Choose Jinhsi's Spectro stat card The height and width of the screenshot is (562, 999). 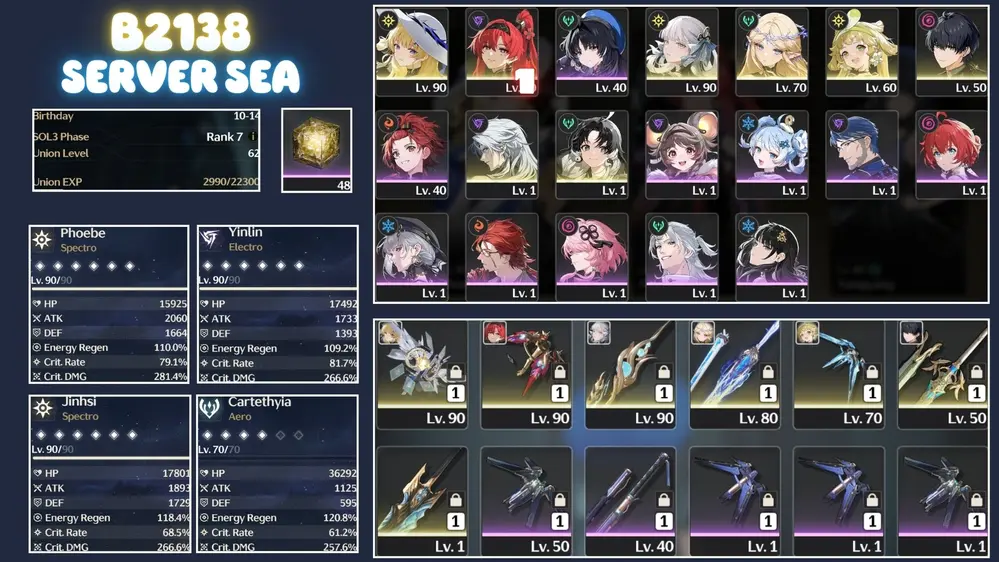[x=108, y=474]
